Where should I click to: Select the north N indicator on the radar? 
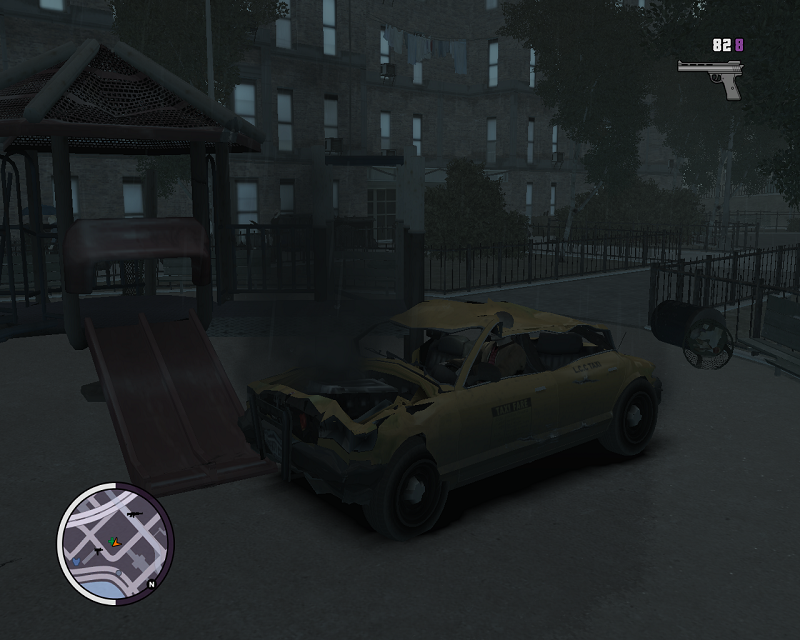(x=151, y=584)
